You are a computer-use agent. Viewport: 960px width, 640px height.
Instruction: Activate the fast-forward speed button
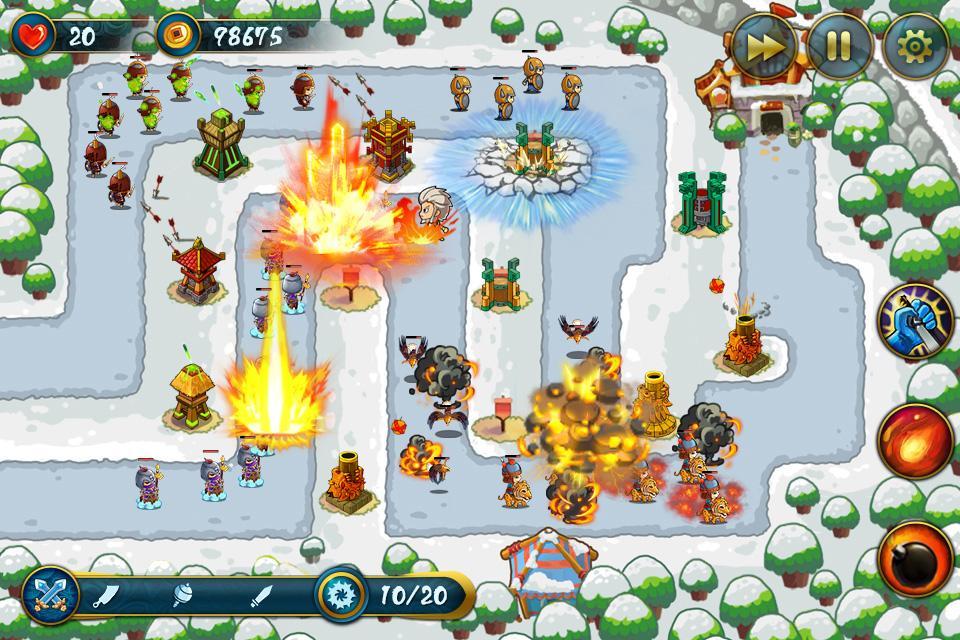[x=763, y=44]
